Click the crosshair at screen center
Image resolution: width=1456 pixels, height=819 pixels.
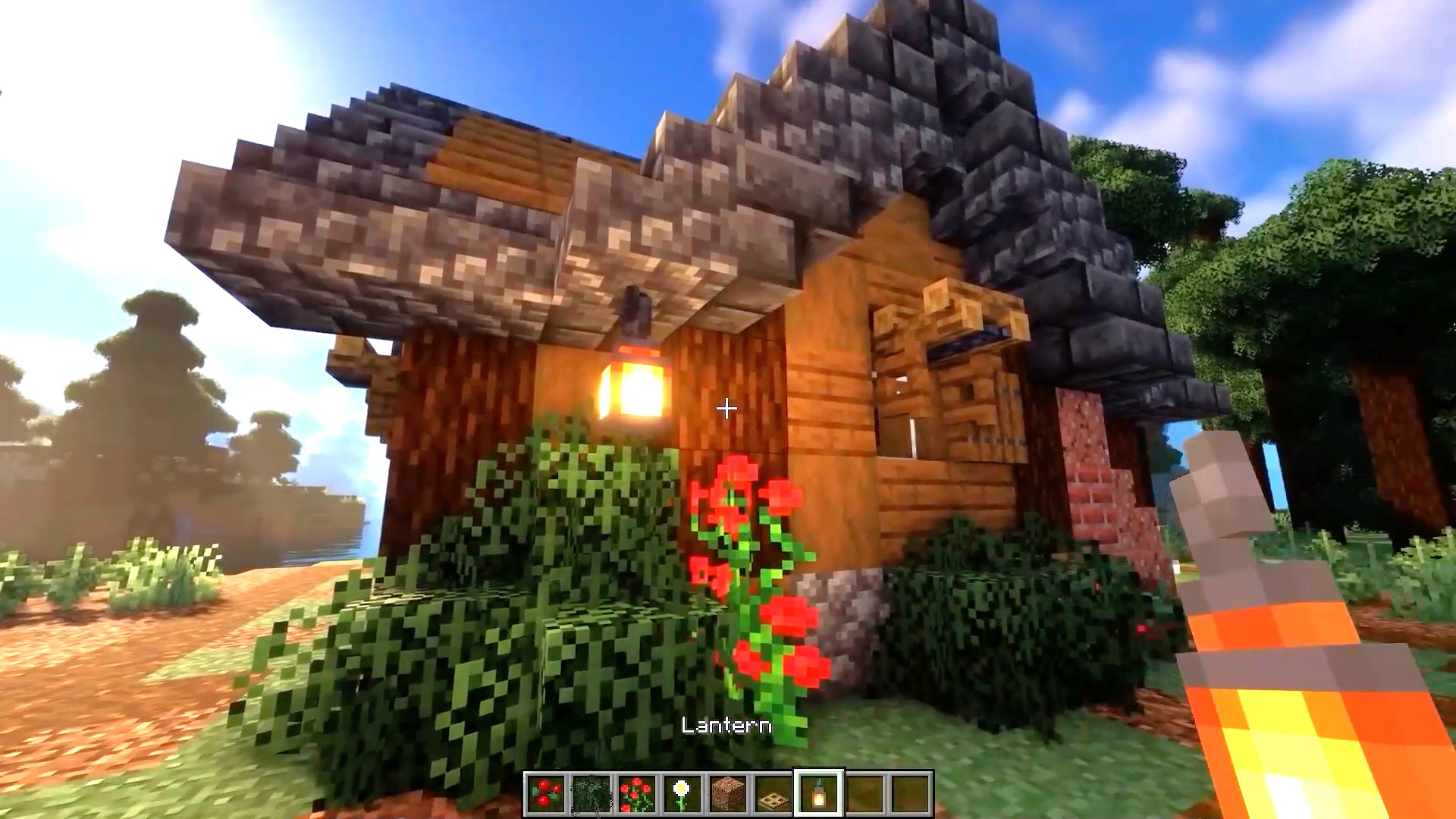727,409
